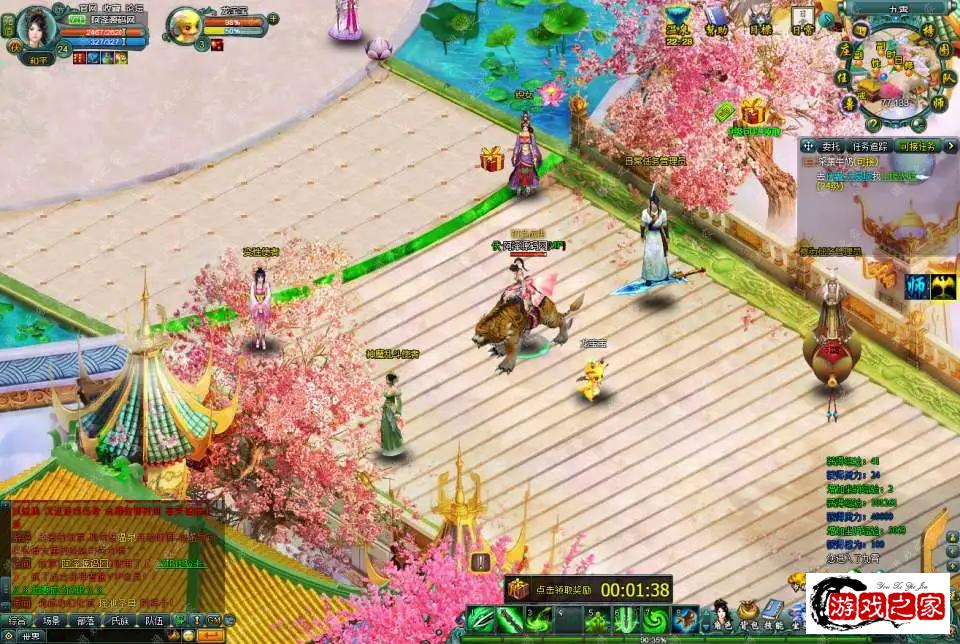The height and width of the screenshot is (644, 960).
Task: Switch to the 可接任务 available quests tab
Action: point(917,146)
